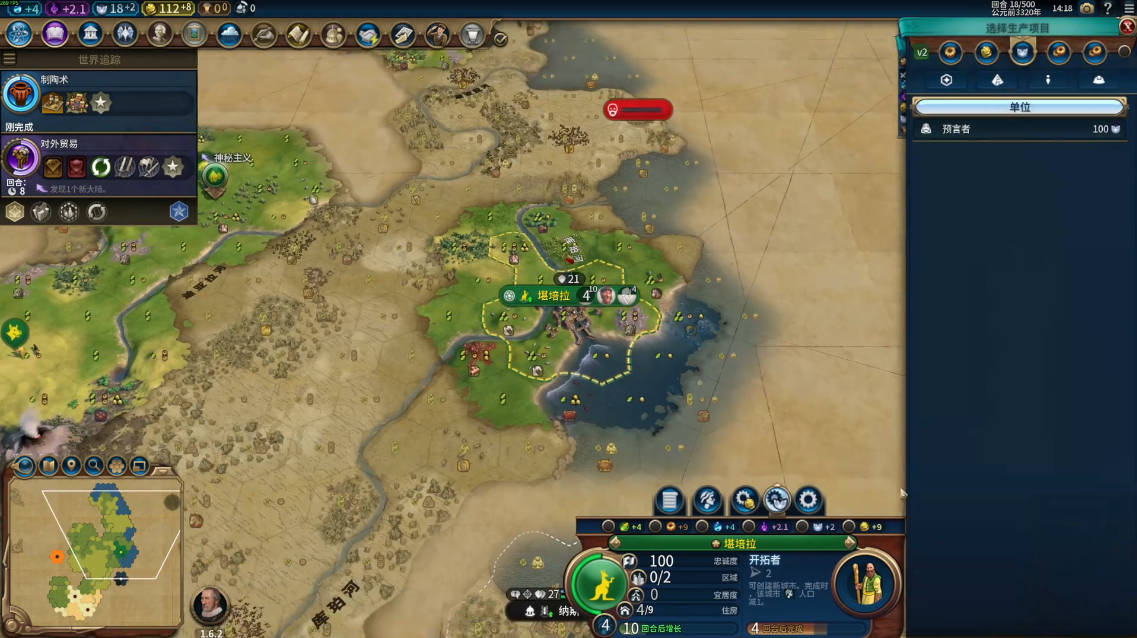This screenshot has width=1137, height=638.
Task: Click the 堪培拉 city banner
Action: pyautogui.click(x=553, y=296)
